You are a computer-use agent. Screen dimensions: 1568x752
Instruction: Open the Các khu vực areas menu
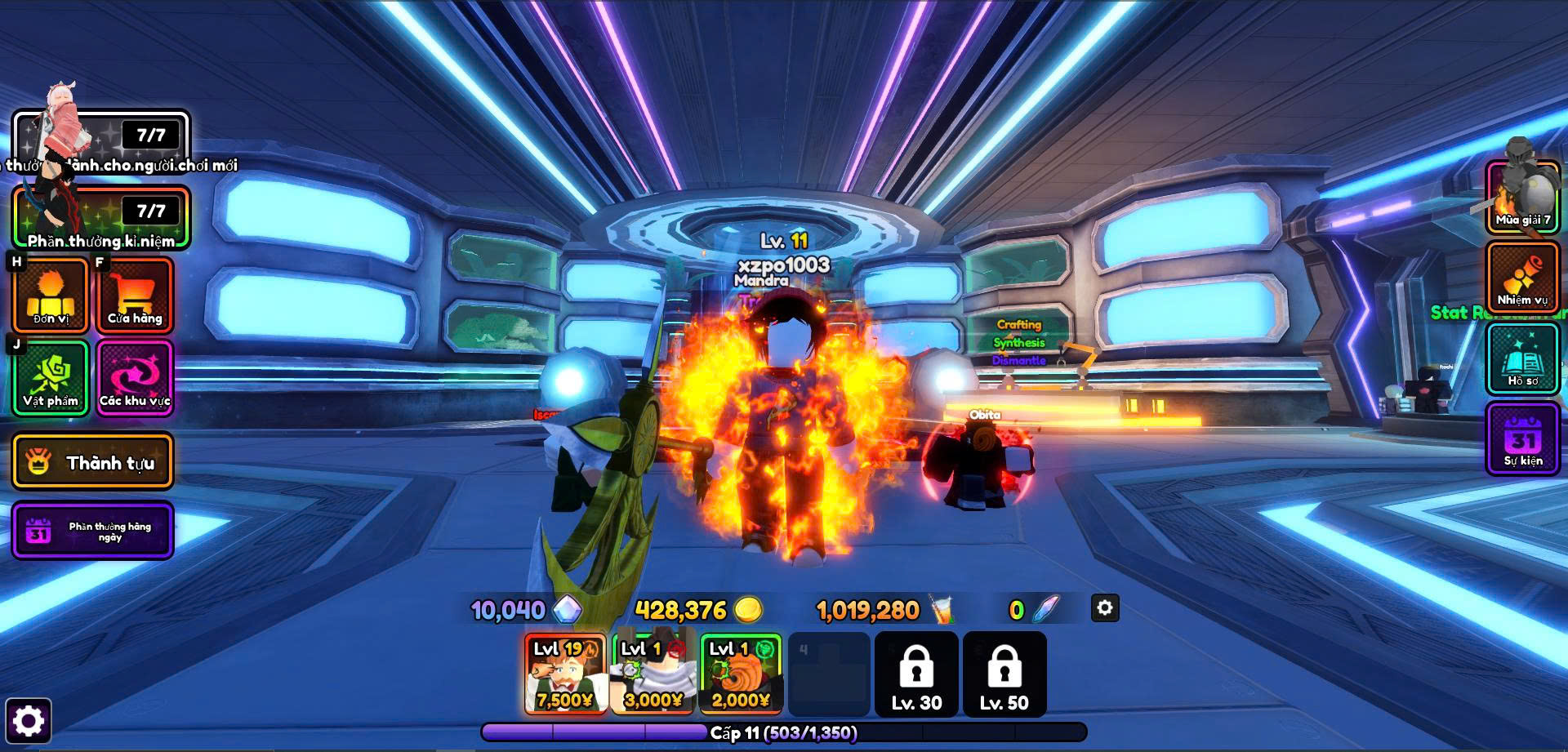pyautogui.click(x=135, y=378)
